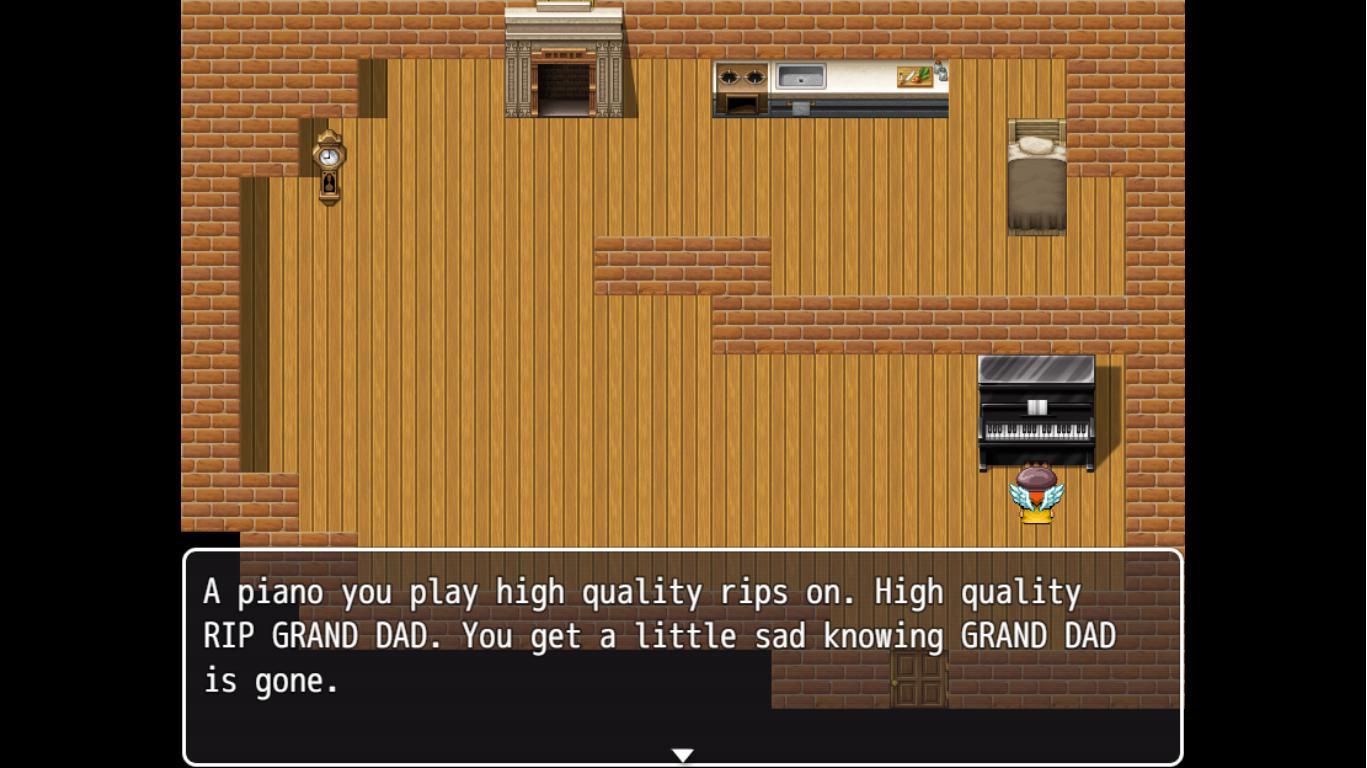Viewport: 1367px width, 768px height.
Task: Click the white continue arrow in dialogue box
Action: pos(682,755)
